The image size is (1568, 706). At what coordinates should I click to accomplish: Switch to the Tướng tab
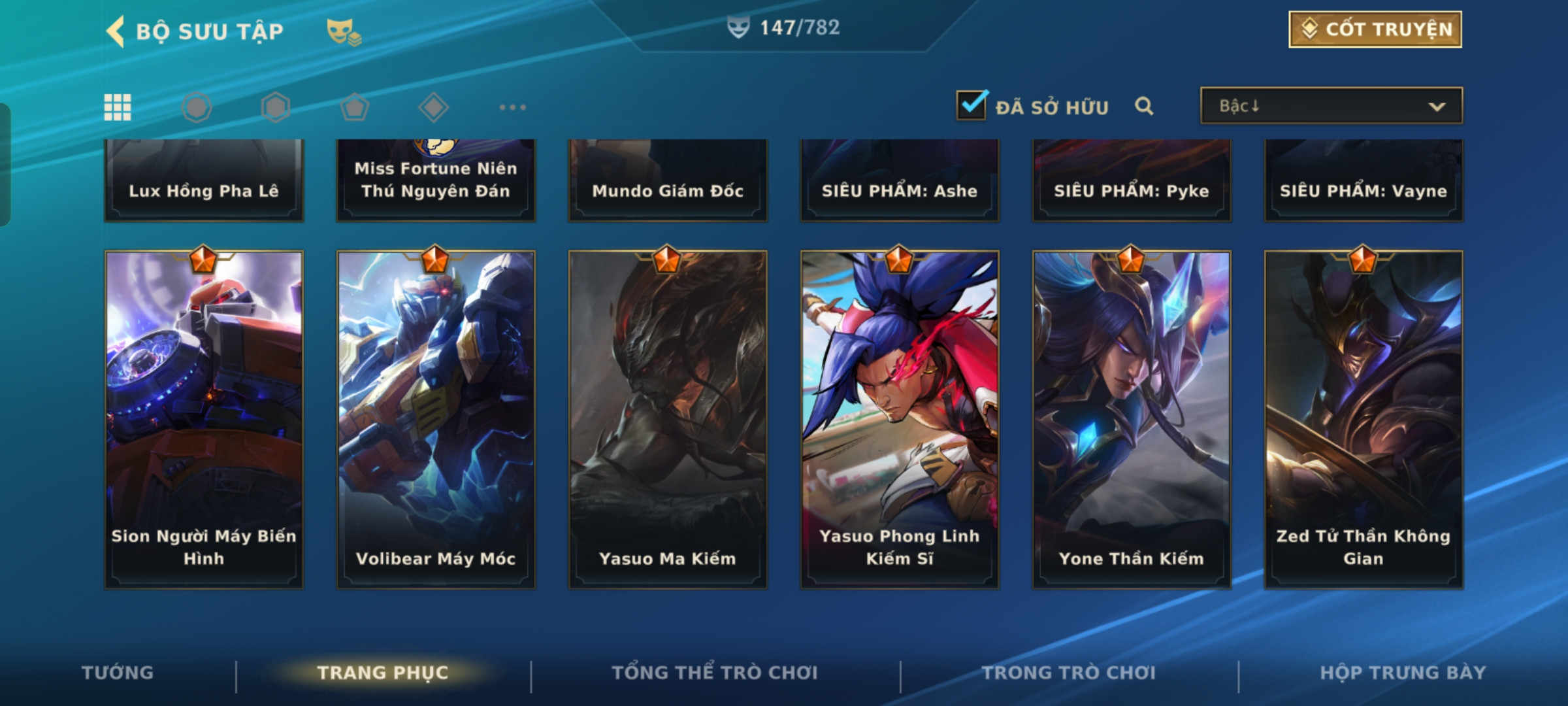coord(118,673)
